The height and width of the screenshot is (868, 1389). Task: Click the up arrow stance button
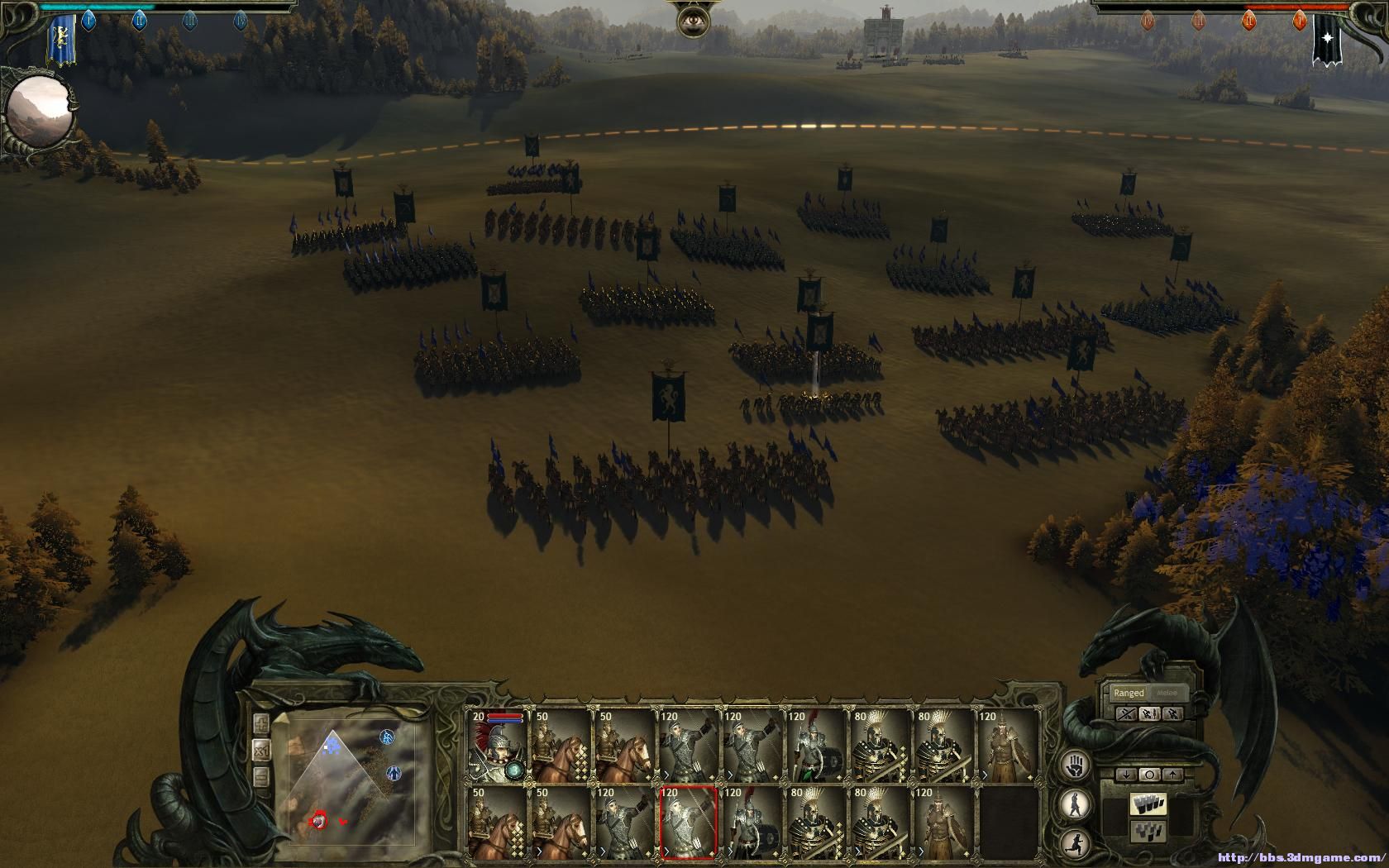(x=1173, y=775)
